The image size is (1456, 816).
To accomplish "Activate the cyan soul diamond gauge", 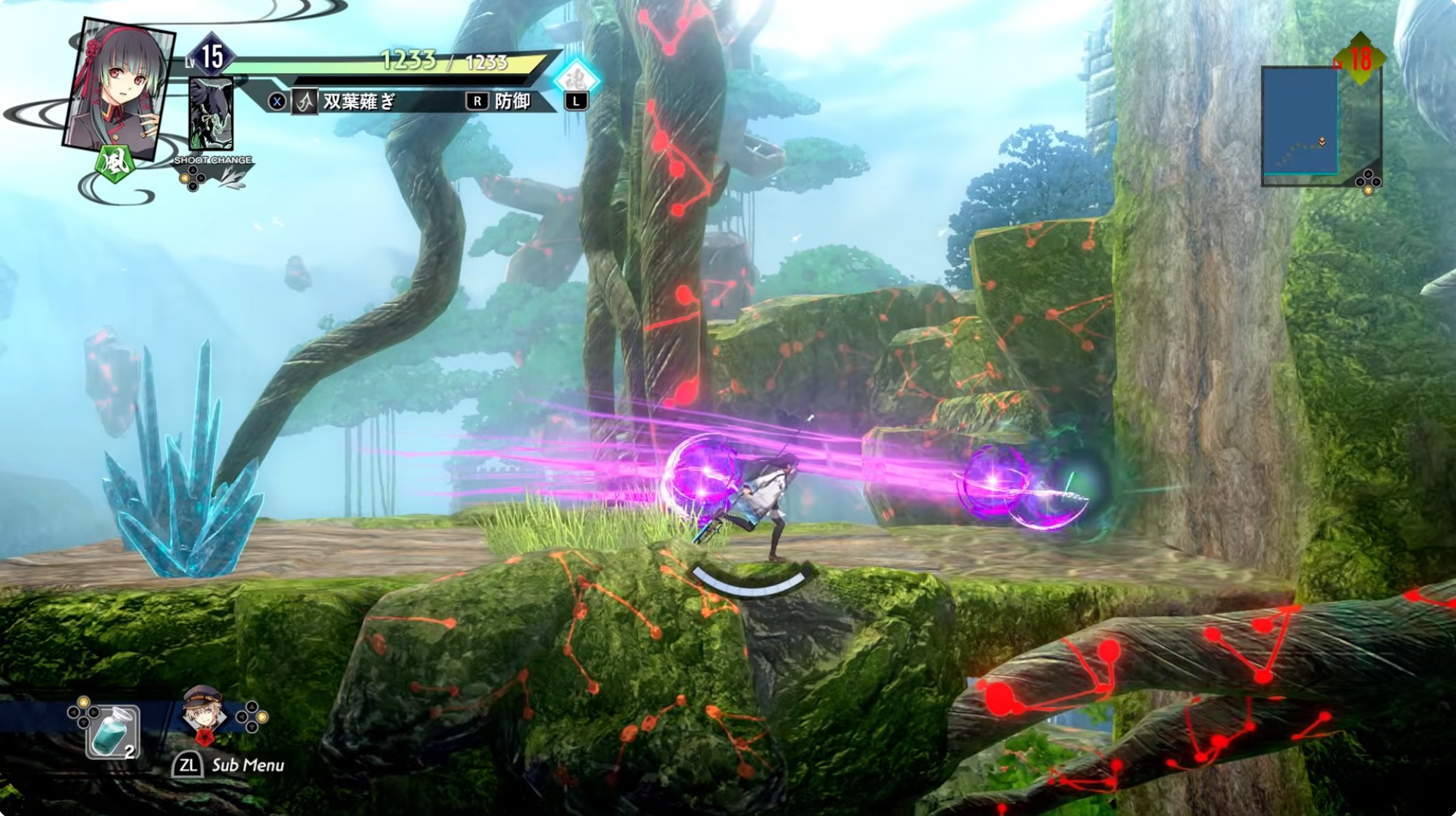I will click(x=576, y=79).
